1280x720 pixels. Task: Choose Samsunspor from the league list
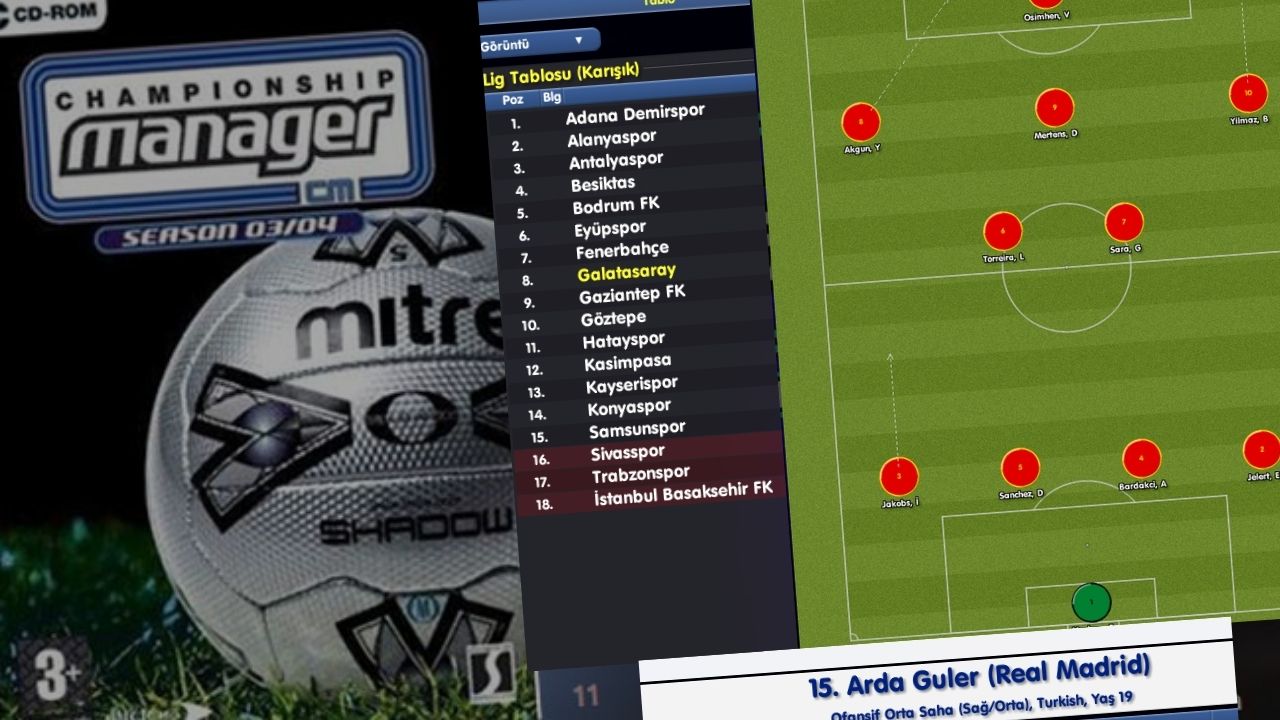click(637, 431)
